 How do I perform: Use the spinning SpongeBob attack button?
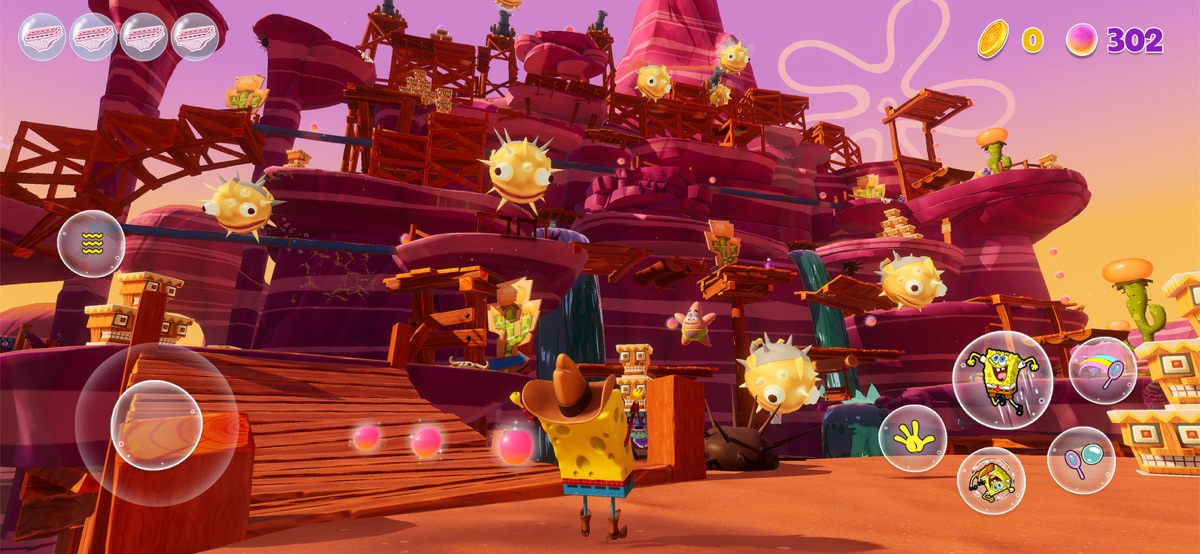point(990,481)
